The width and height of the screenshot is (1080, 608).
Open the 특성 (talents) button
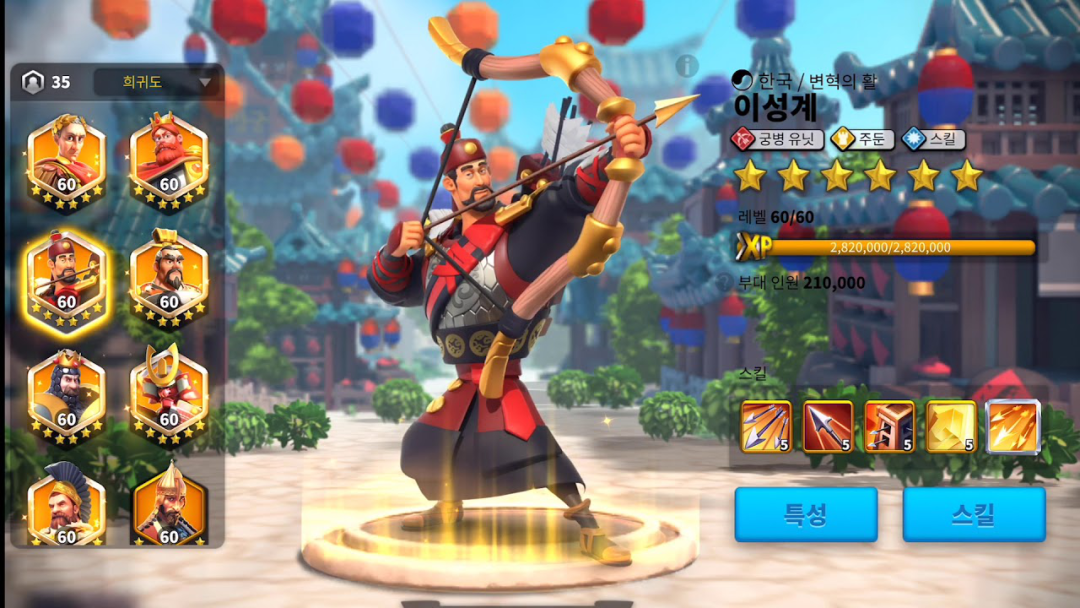click(805, 514)
